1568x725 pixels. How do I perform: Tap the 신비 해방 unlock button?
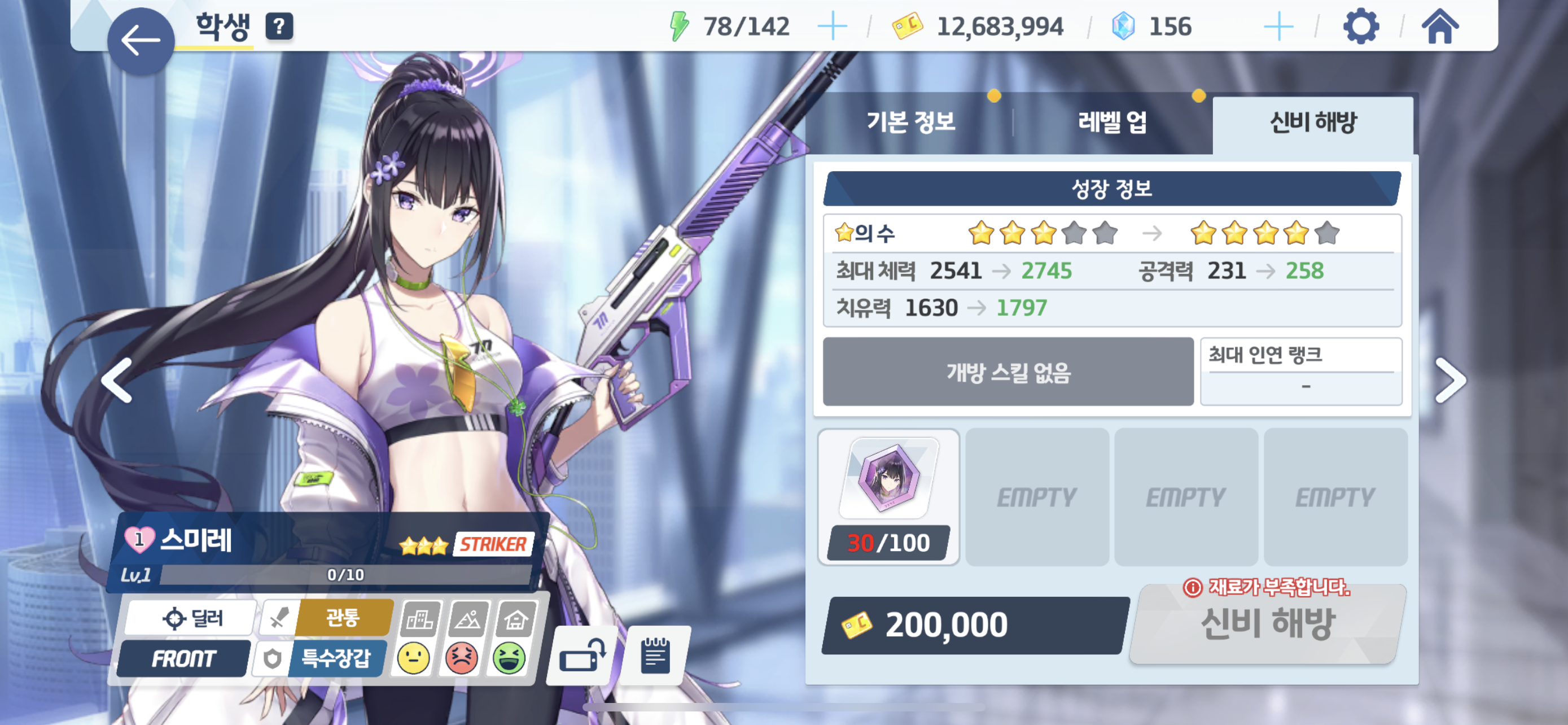[x=1267, y=624]
